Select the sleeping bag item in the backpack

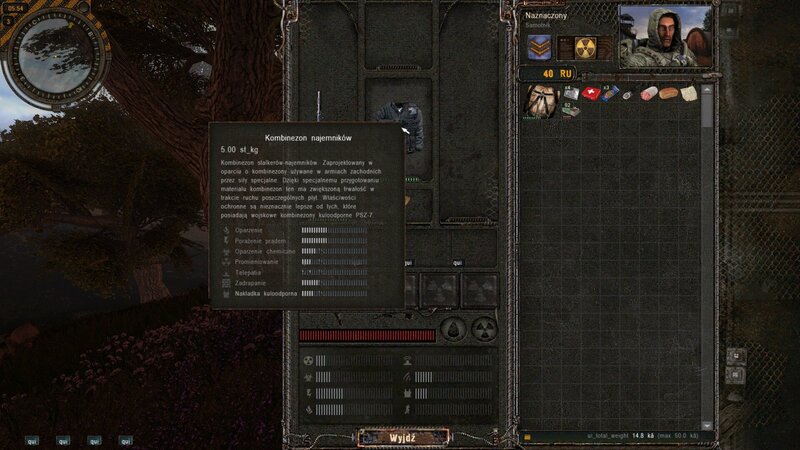(x=541, y=99)
